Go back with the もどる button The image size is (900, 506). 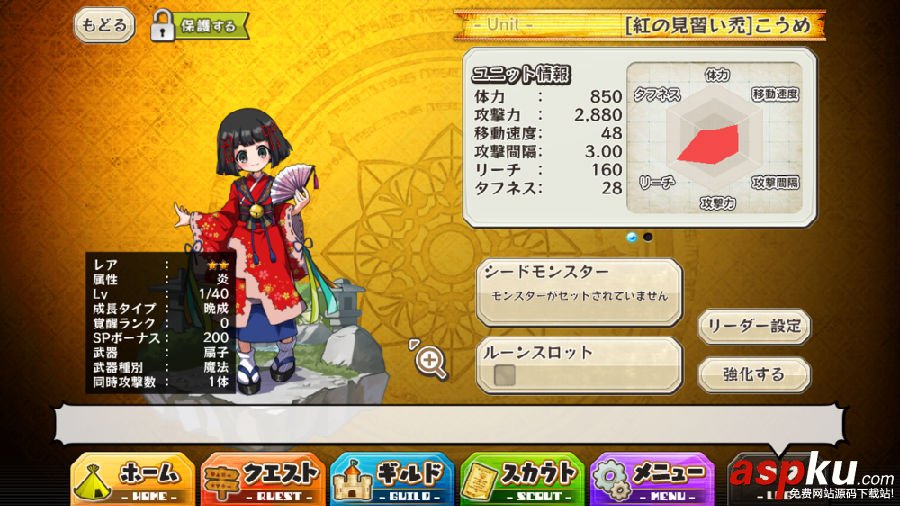pyautogui.click(x=104, y=25)
